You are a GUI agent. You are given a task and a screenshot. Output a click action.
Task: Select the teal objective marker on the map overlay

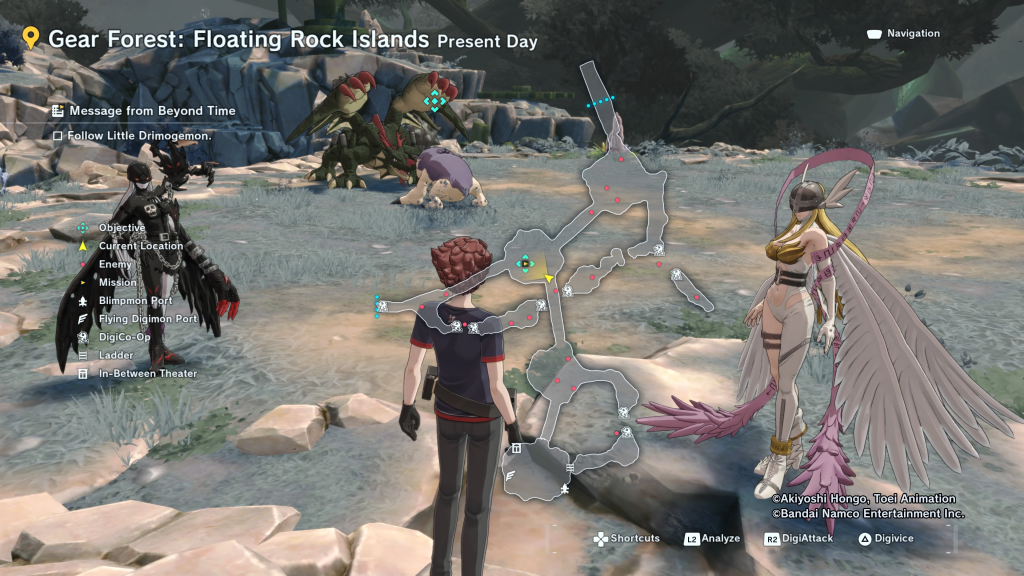(524, 263)
